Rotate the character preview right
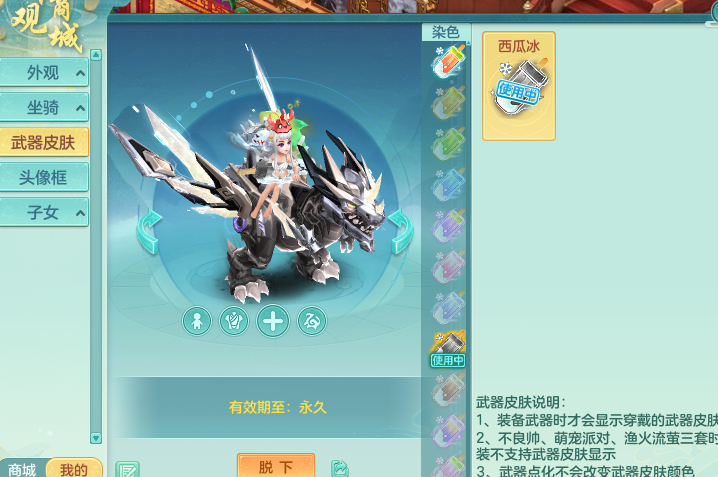718x477 pixels. tap(400, 232)
